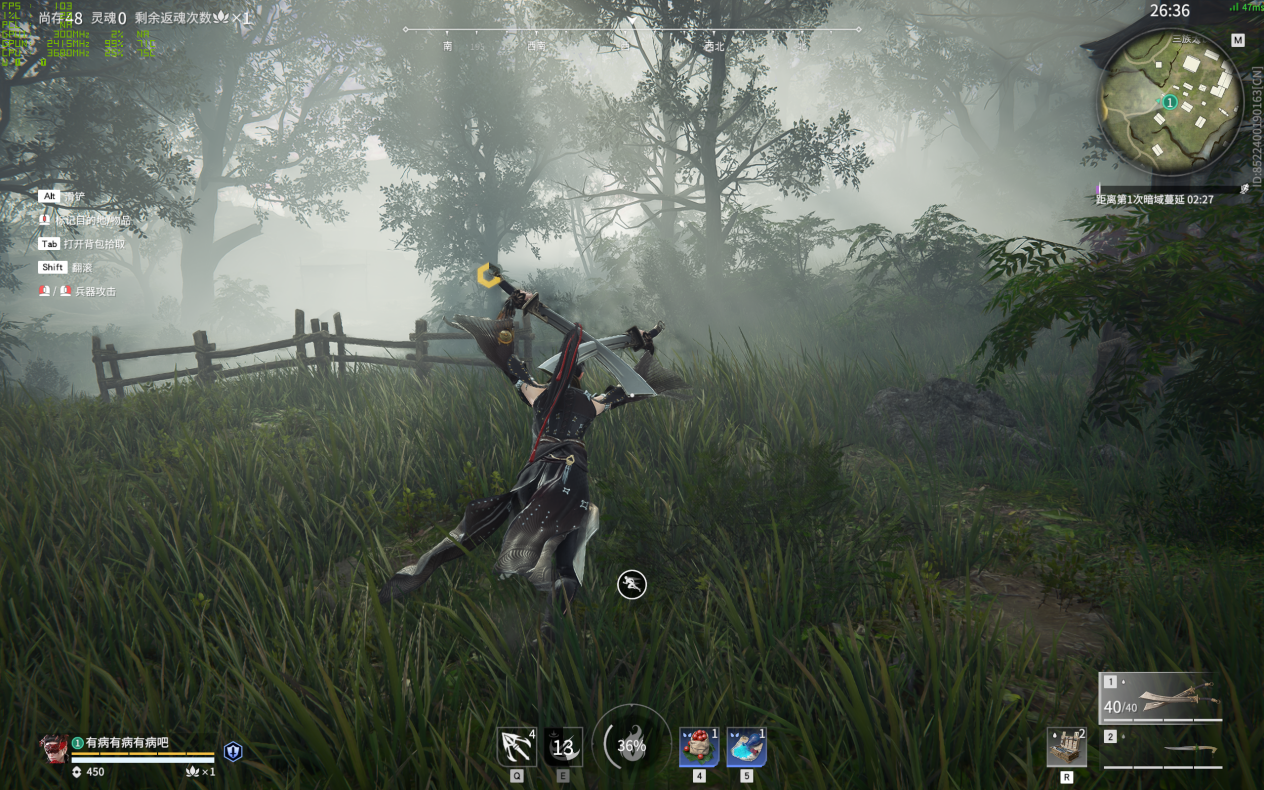
Task: Use the red berry bag consumable
Action: [x=699, y=747]
